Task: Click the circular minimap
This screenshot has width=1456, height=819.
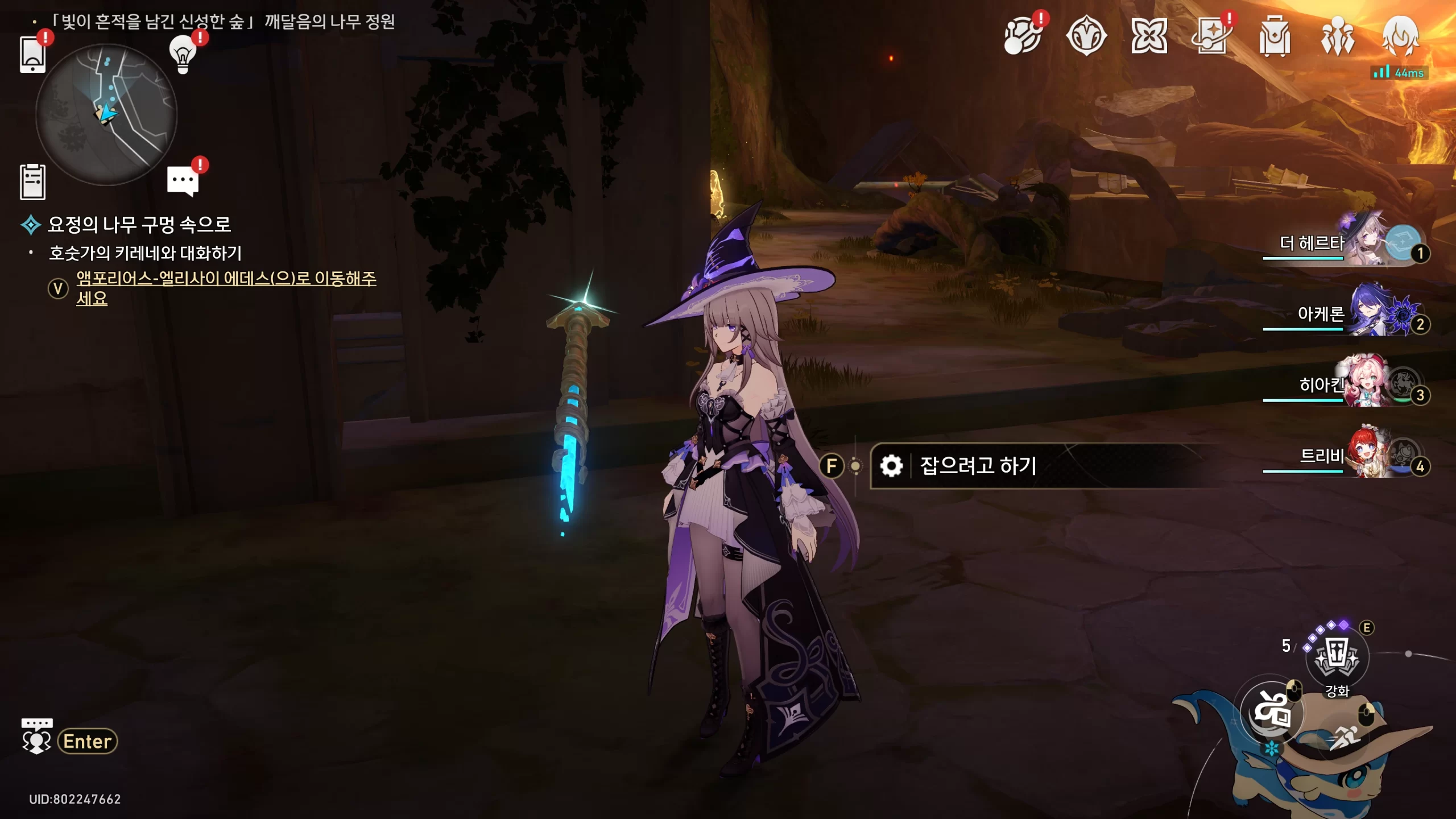Action: pyautogui.click(x=106, y=114)
